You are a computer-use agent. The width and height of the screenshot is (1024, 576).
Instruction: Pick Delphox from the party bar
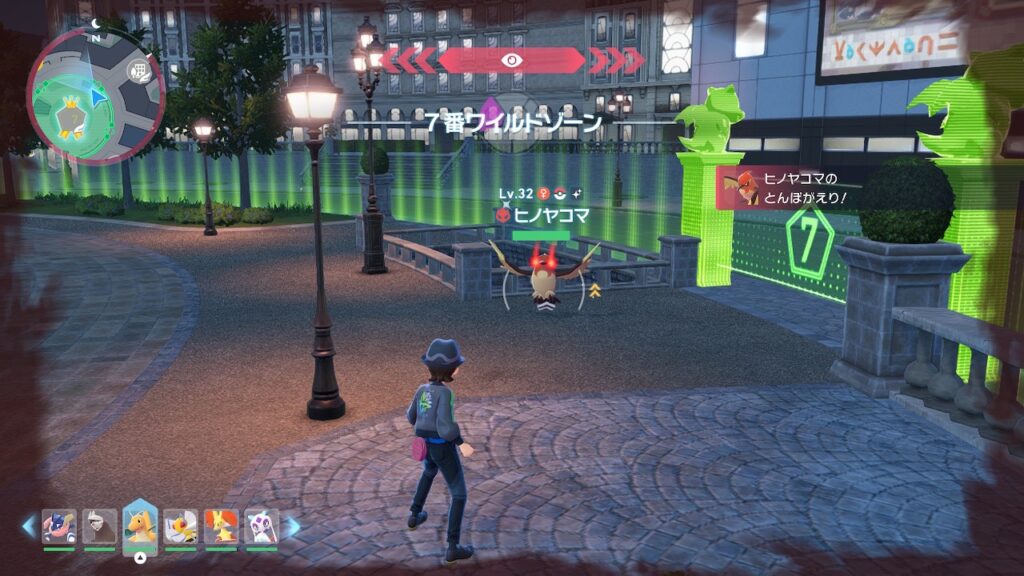click(x=221, y=526)
